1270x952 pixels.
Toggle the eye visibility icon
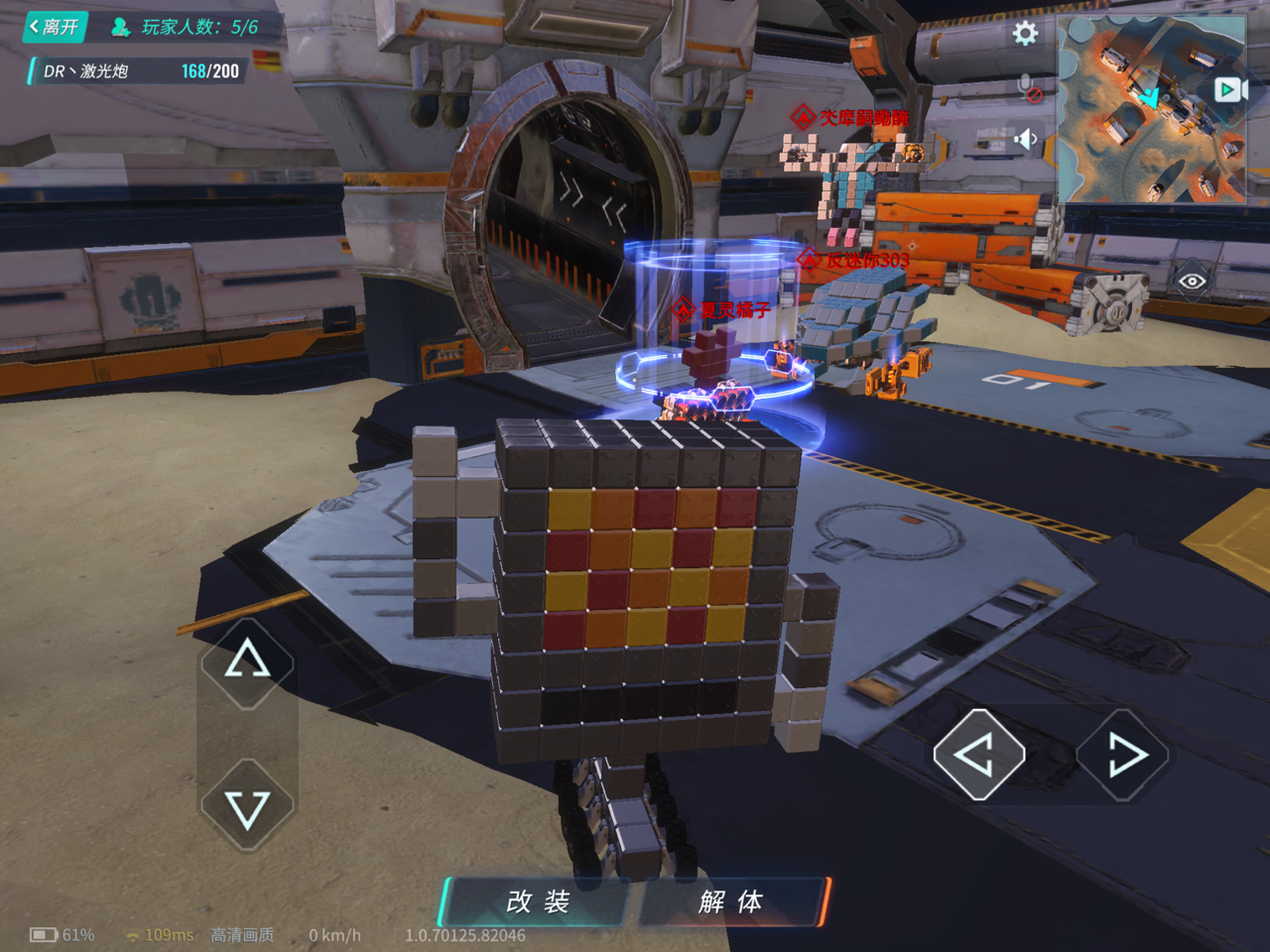(x=1192, y=282)
